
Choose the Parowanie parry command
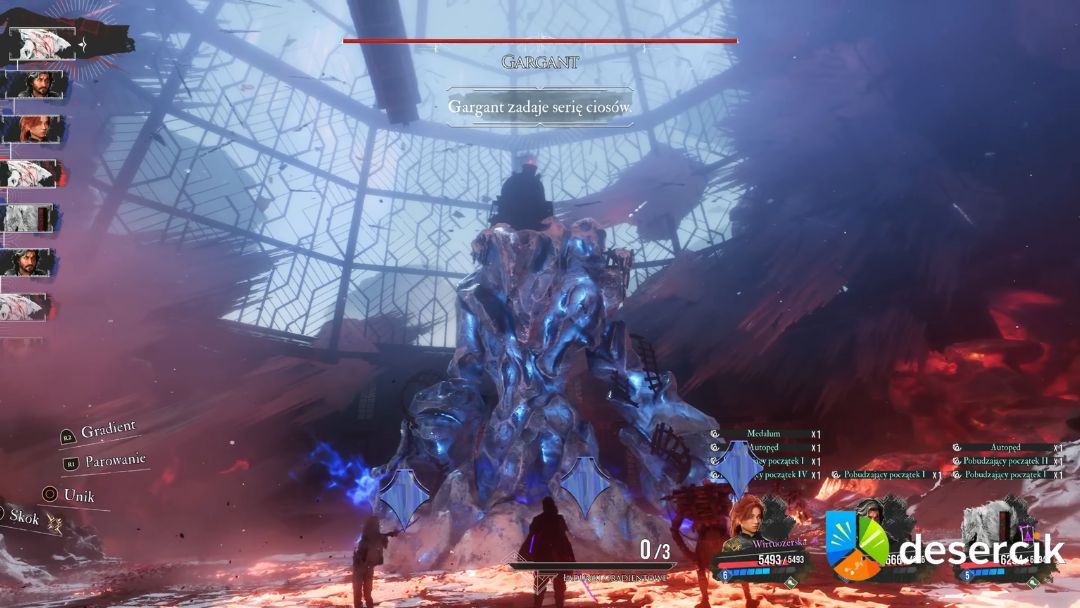113,461
